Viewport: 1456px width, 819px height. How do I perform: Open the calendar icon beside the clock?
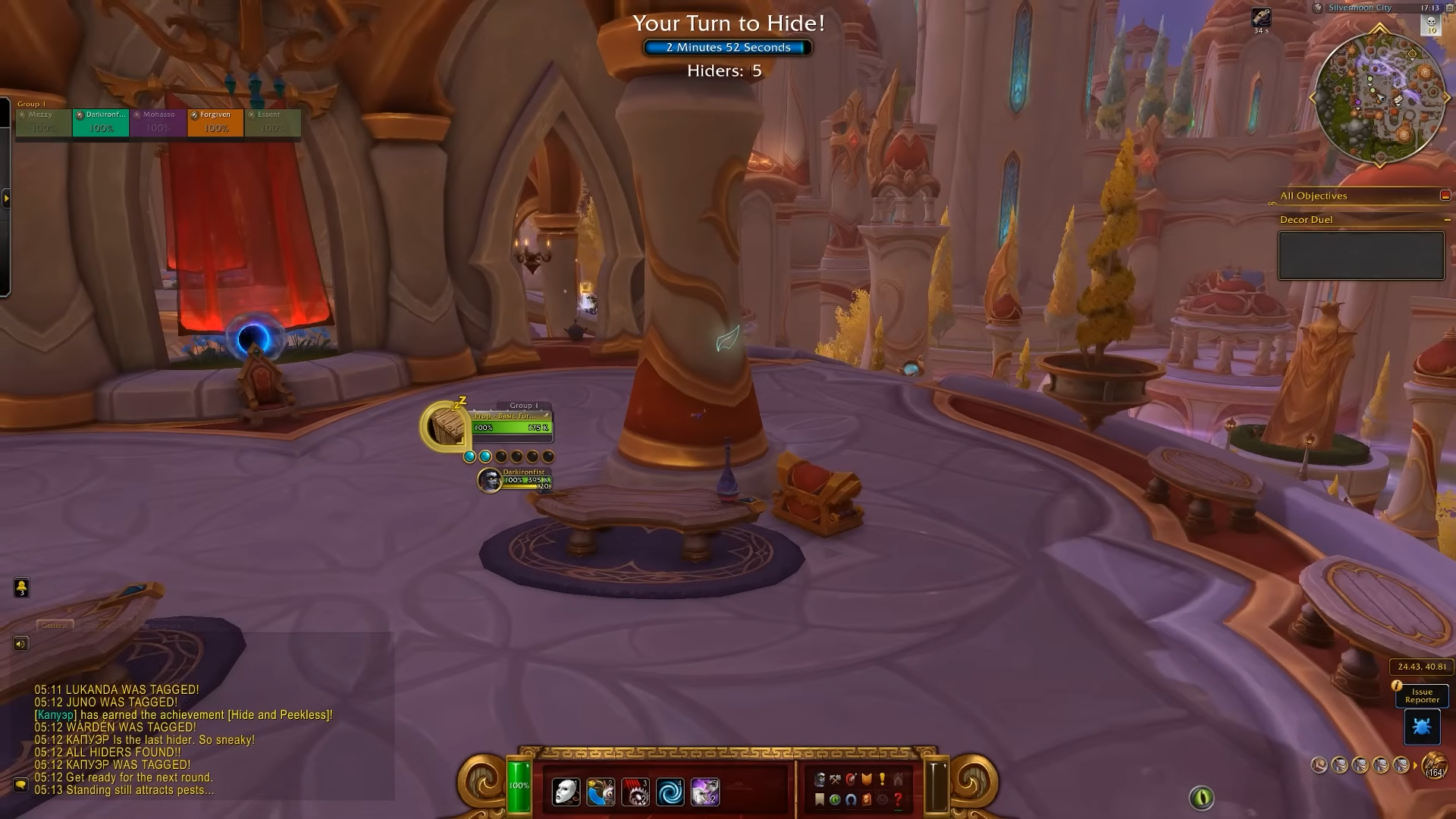click(x=1449, y=8)
